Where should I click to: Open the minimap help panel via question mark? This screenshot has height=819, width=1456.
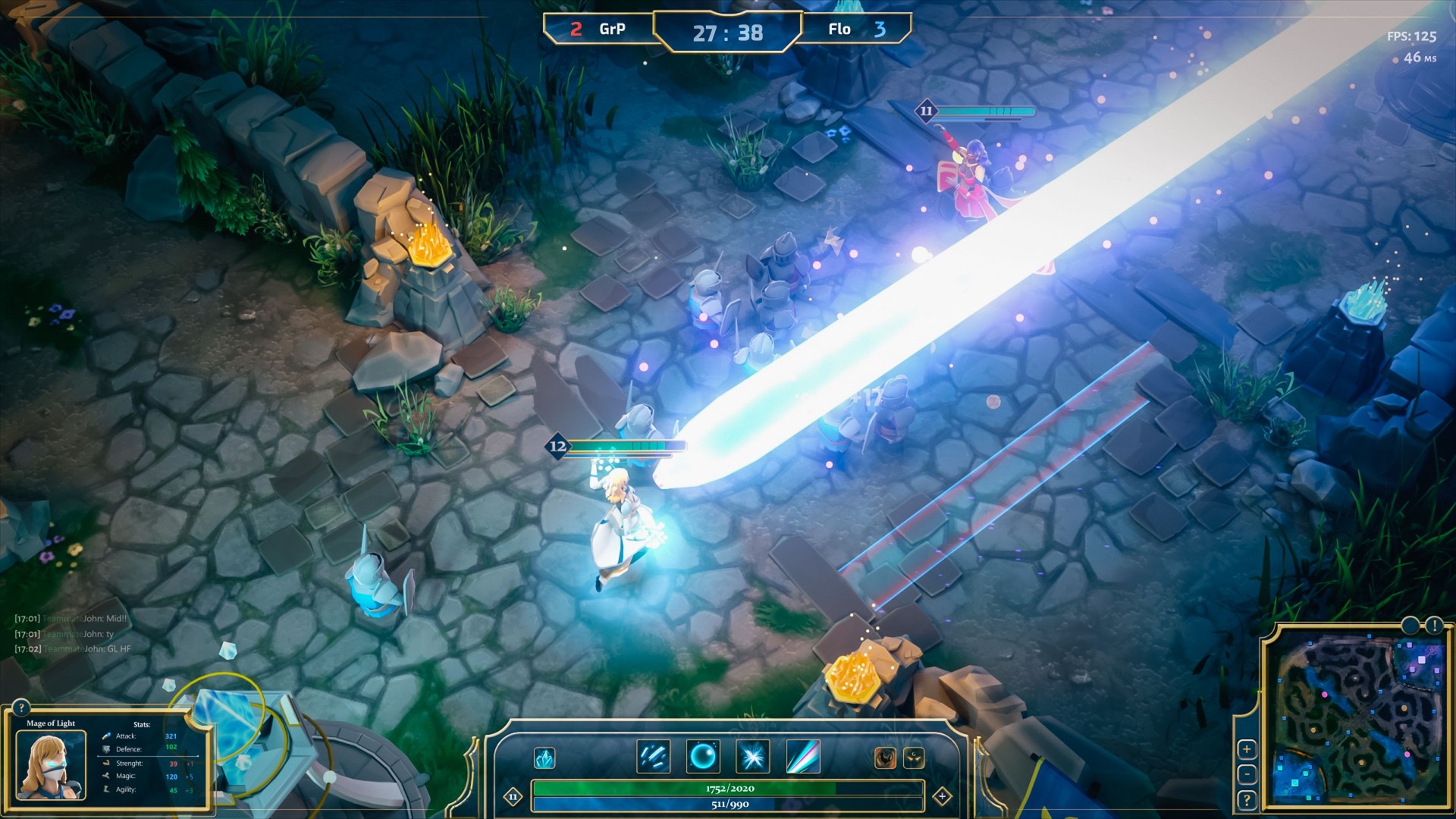pos(1247,800)
